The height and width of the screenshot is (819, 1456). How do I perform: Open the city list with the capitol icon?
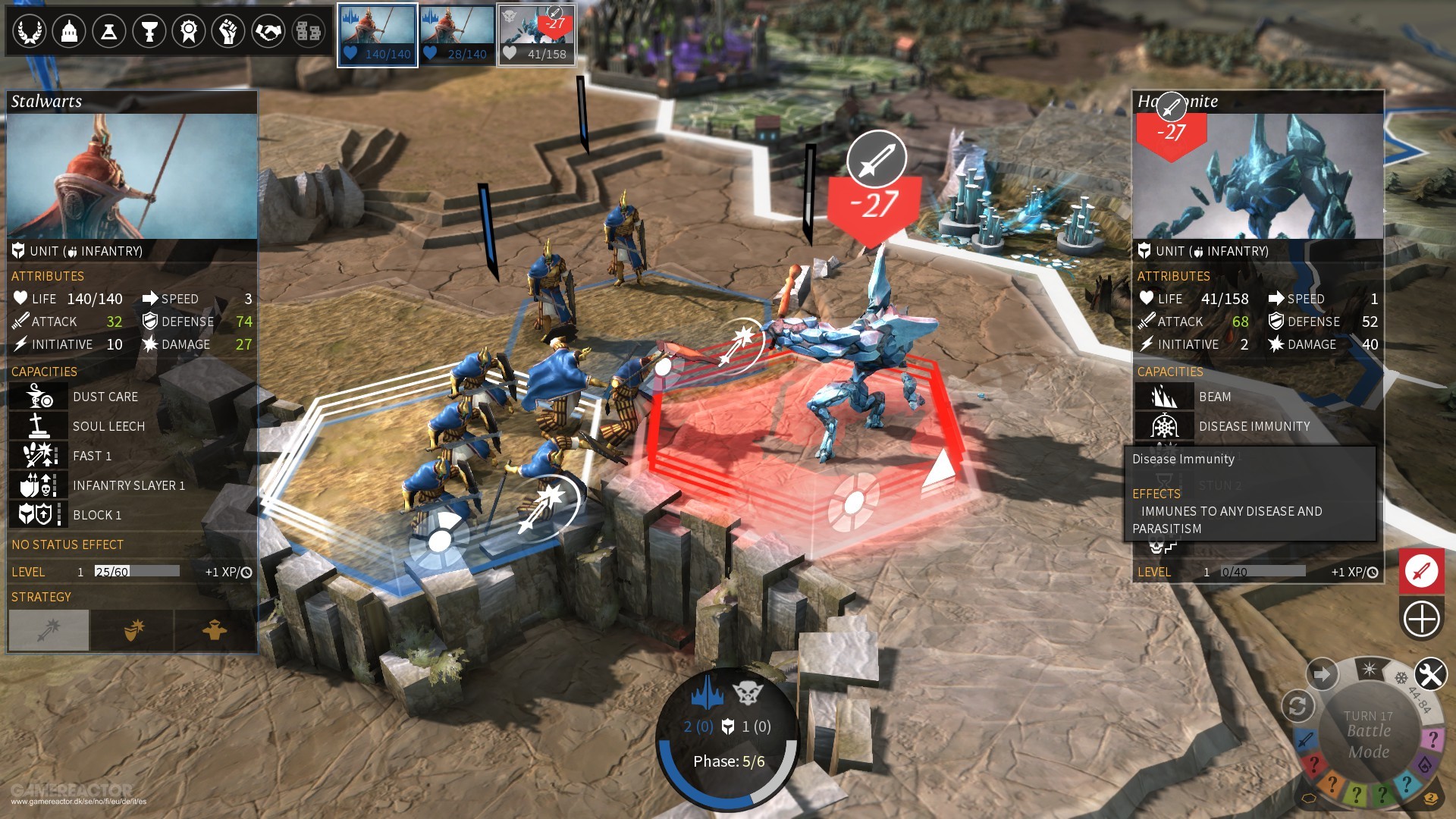[69, 32]
